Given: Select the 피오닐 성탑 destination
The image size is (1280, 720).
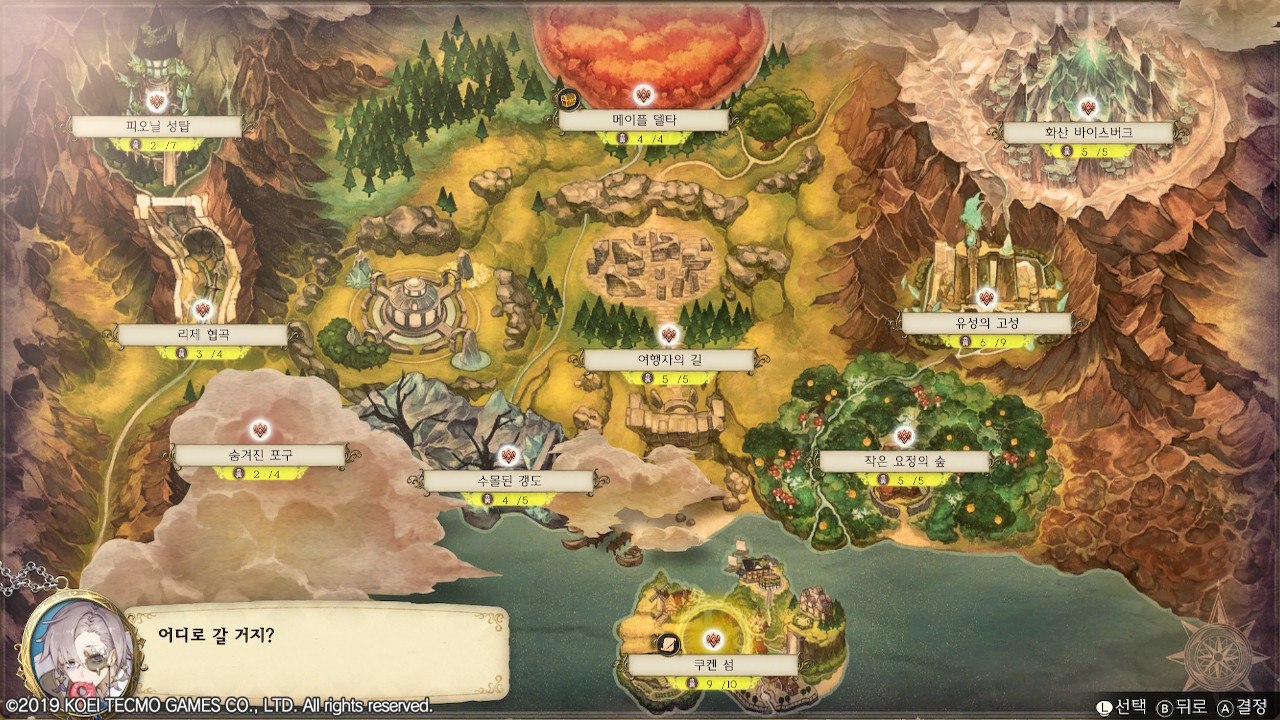Looking at the screenshot, I should (157, 126).
